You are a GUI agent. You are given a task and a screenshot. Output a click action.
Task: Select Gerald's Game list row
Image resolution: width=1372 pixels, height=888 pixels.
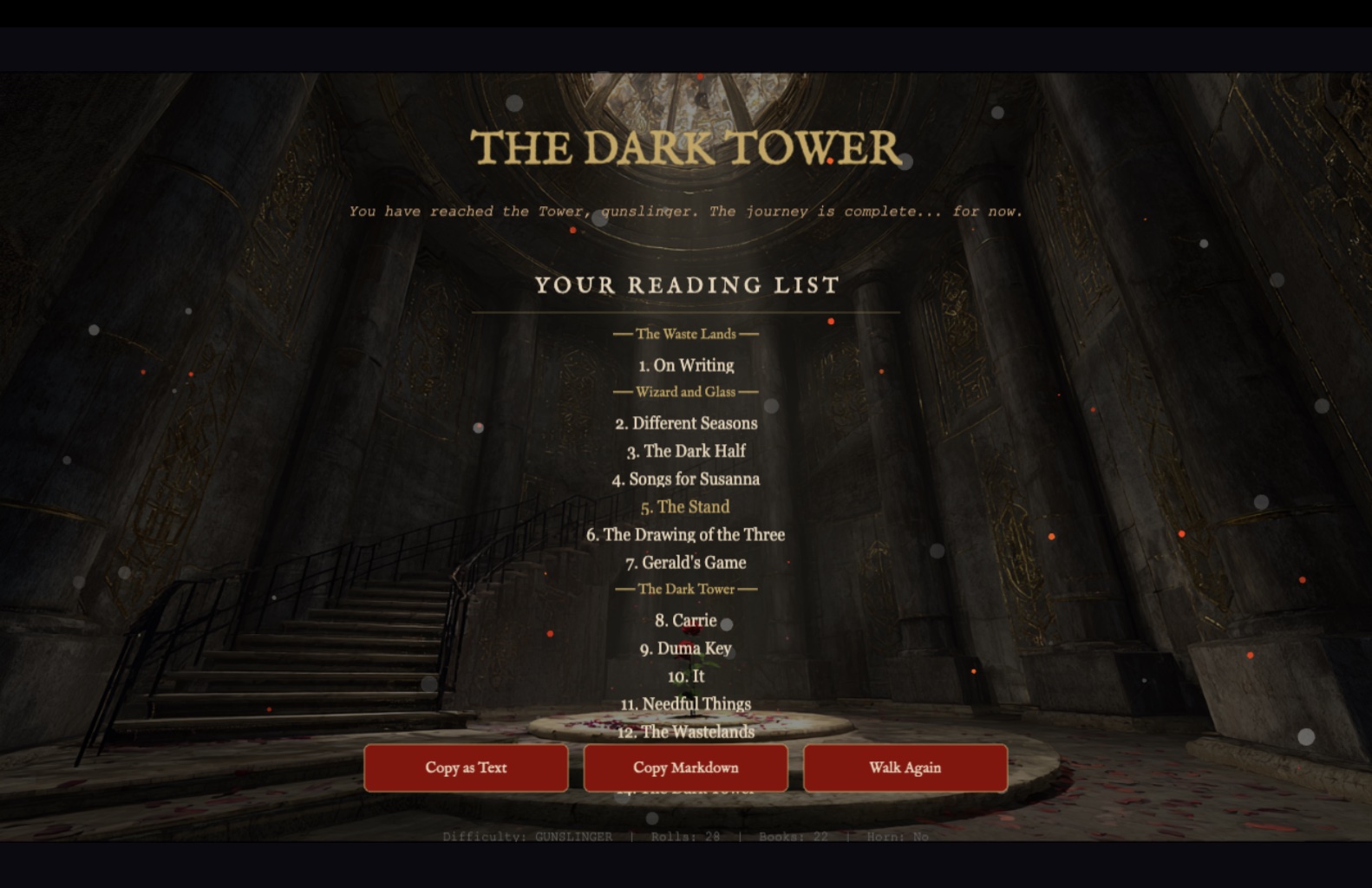point(686,562)
